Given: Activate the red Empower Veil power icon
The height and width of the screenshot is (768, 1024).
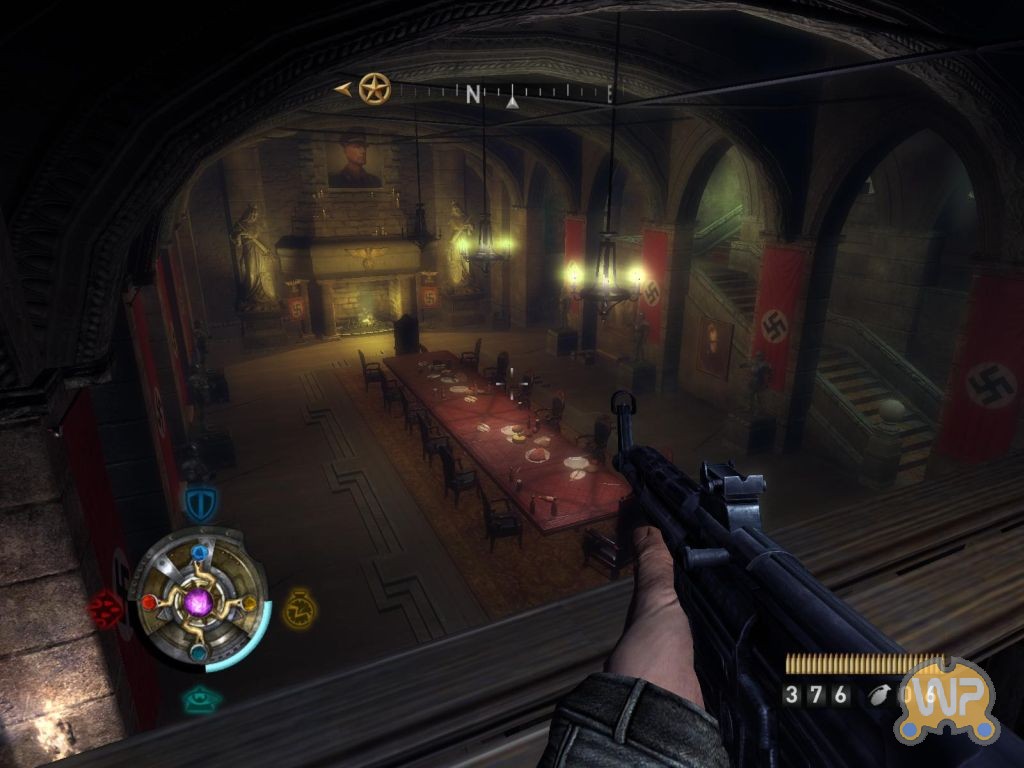Looking at the screenshot, I should pos(104,608).
